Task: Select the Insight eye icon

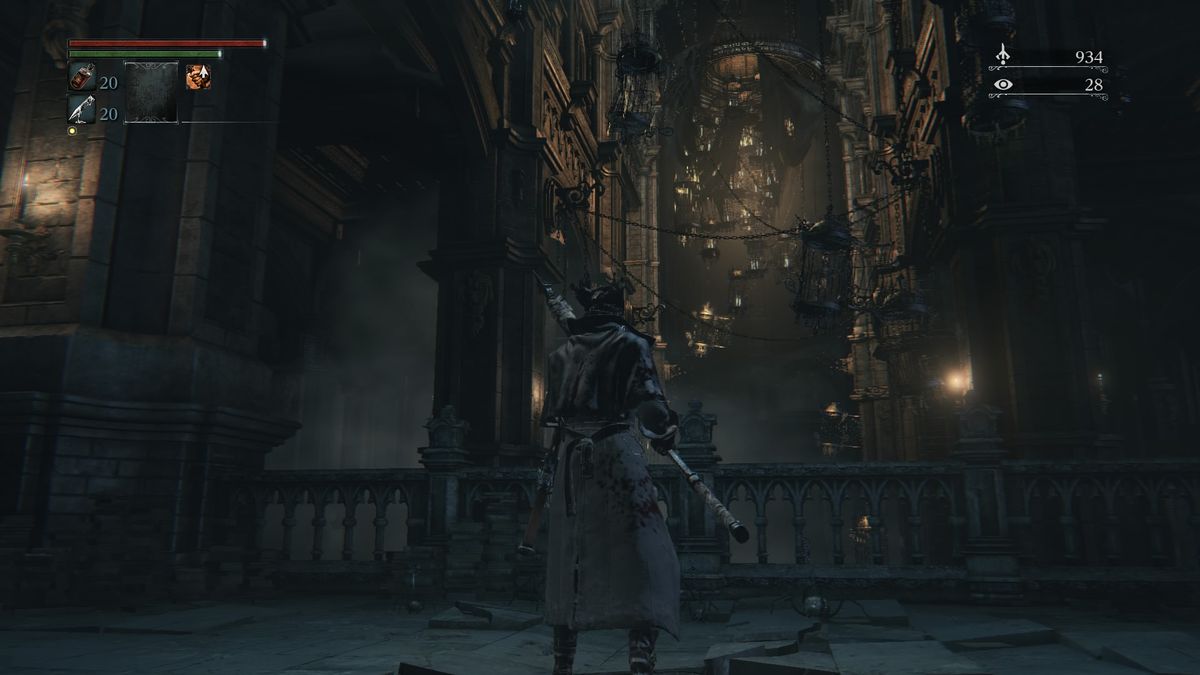Action: pyautogui.click(x=1004, y=85)
